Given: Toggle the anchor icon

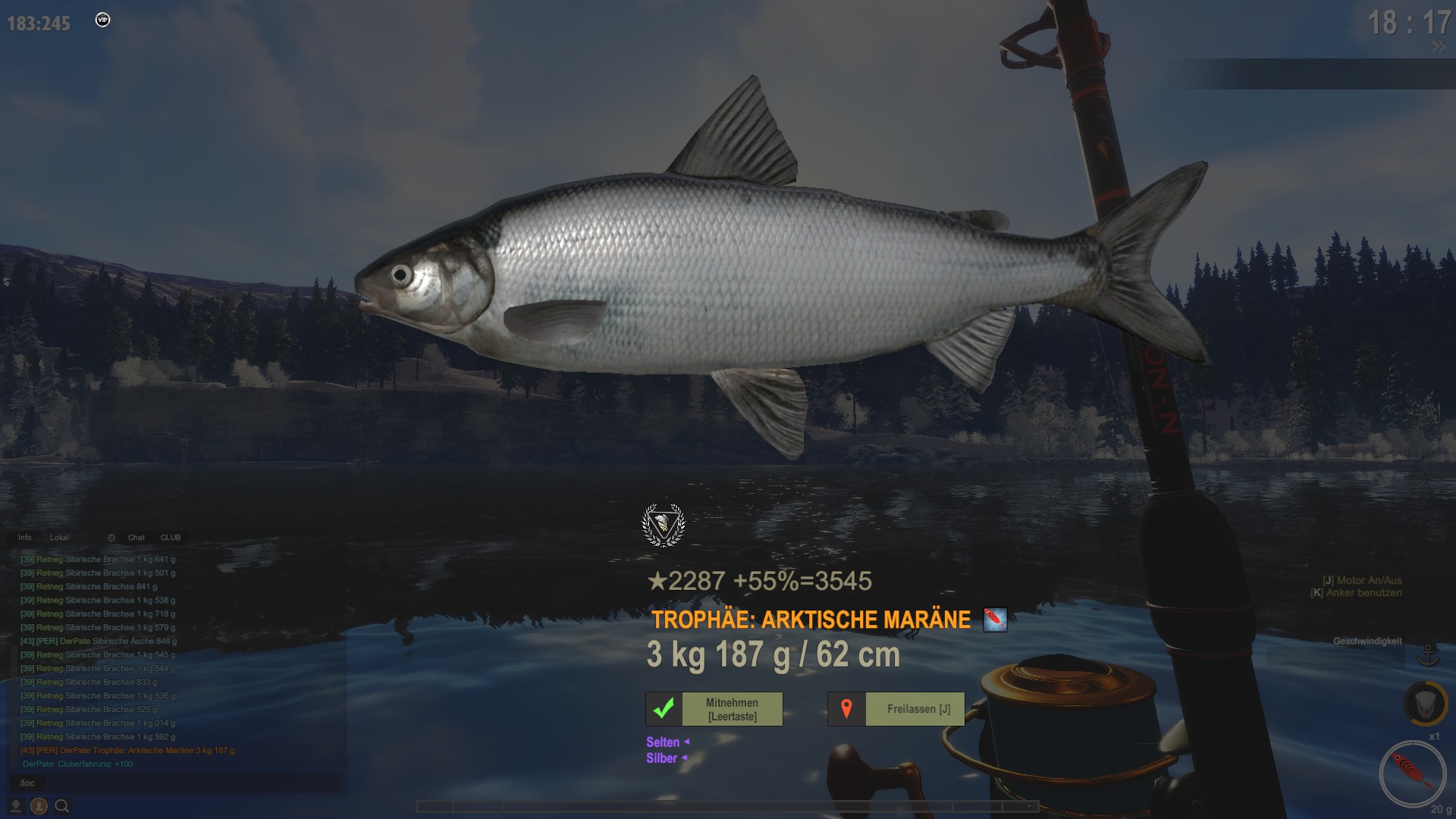Looking at the screenshot, I should (x=1429, y=655).
